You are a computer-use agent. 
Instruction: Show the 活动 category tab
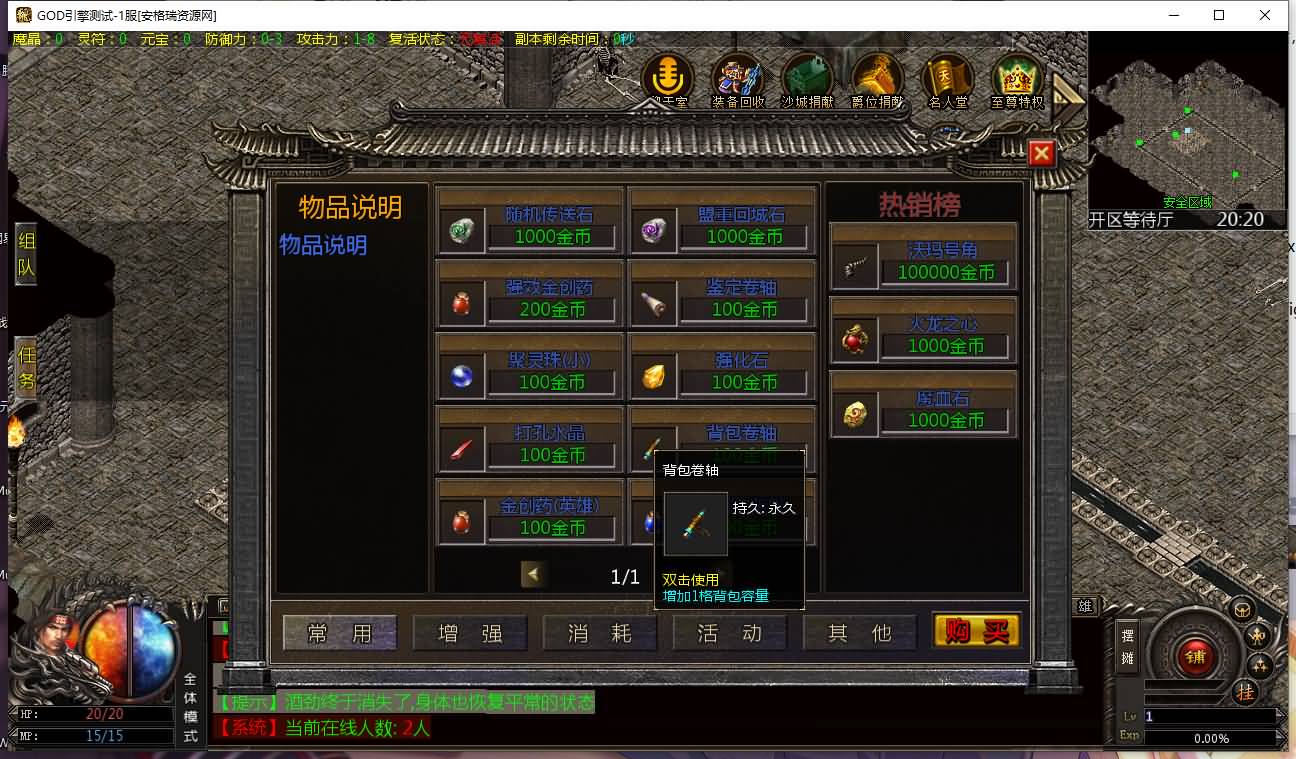coord(730,633)
